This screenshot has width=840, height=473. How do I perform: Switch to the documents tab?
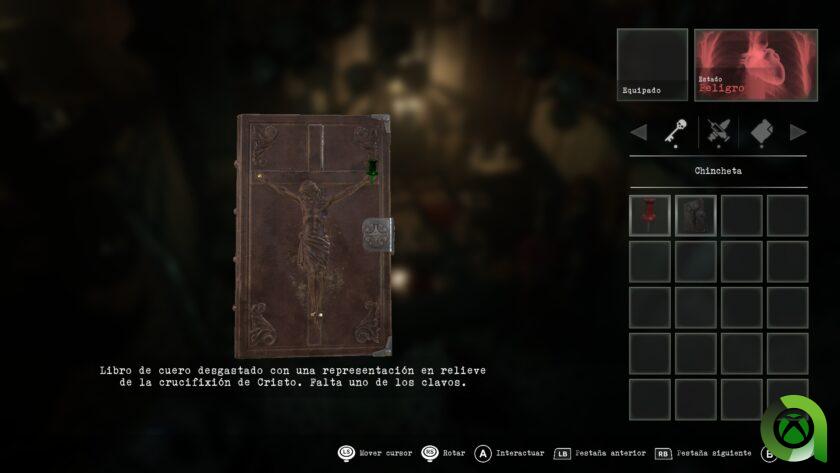[761, 132]
